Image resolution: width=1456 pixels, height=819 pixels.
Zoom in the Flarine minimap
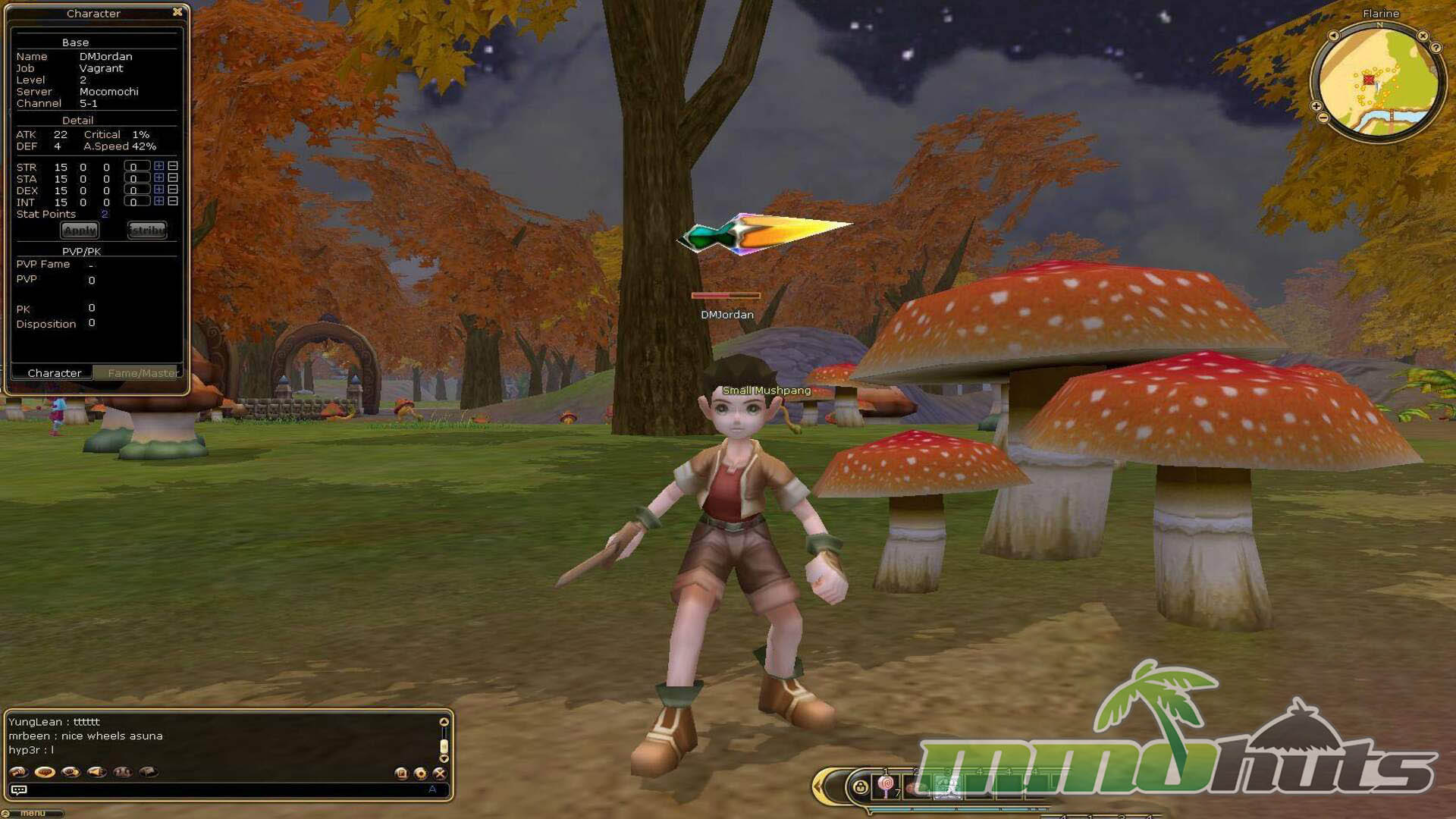coord(1316,106)
